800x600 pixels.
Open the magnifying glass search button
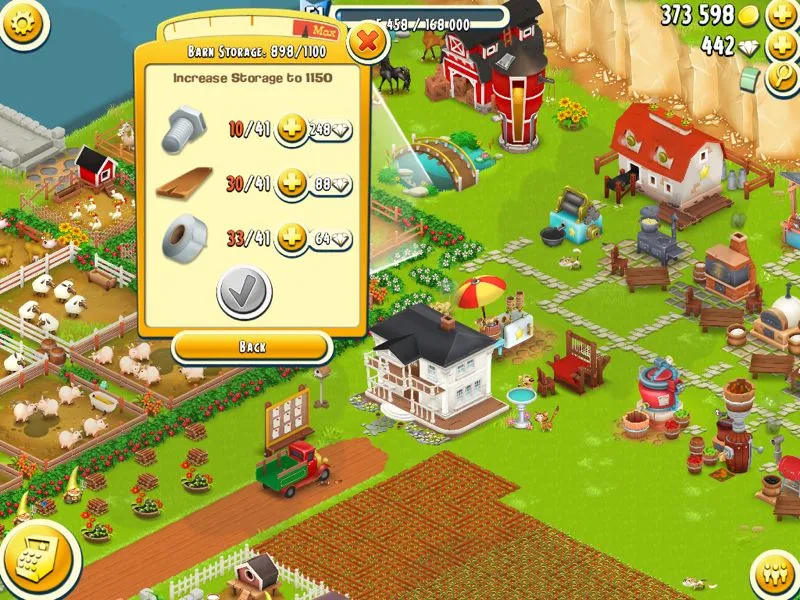click(781, 80)
